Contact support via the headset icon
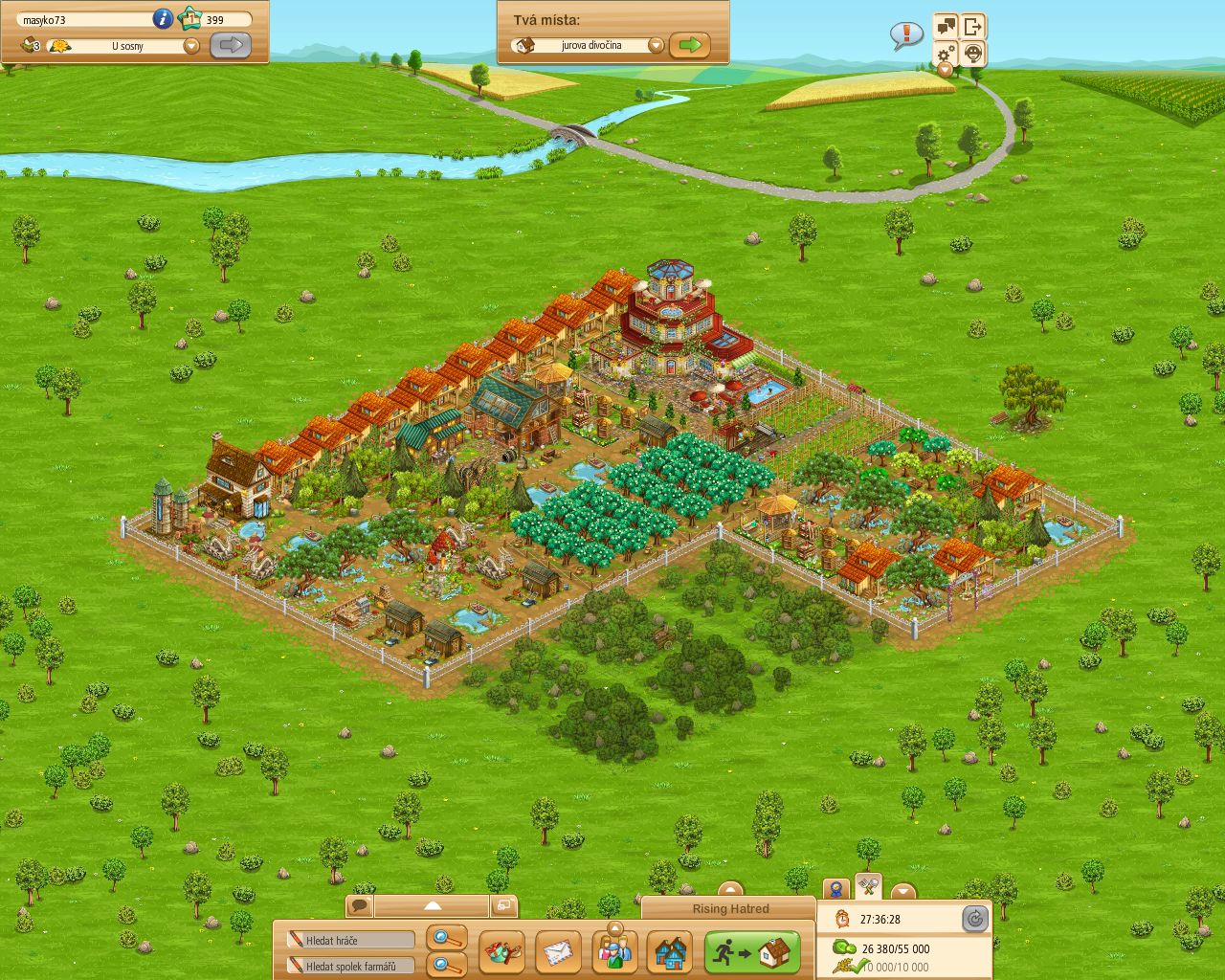Image resolution: width=1225 pixels, height=980 pixels. 972,54
